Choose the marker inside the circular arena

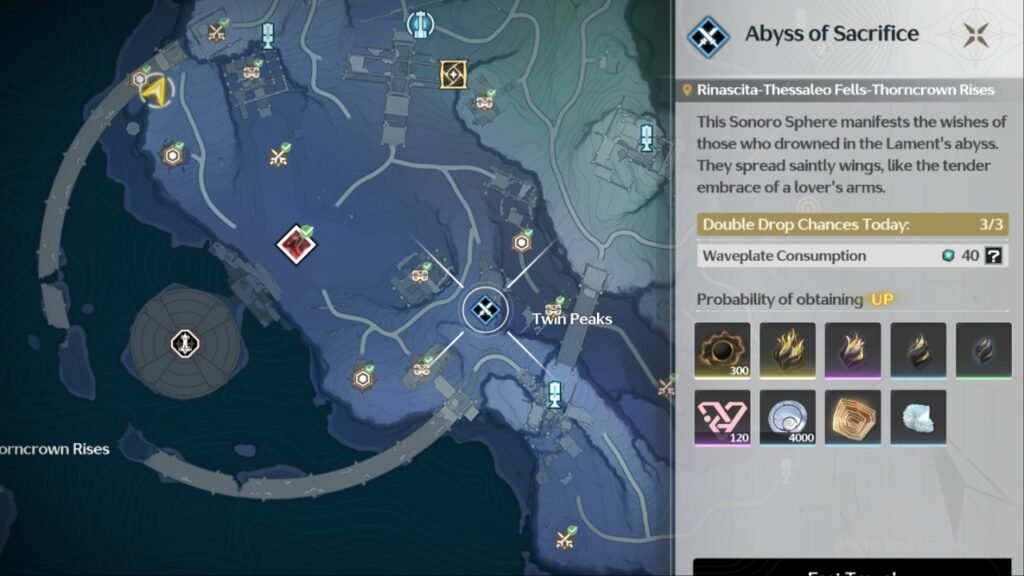coord(184,343)
